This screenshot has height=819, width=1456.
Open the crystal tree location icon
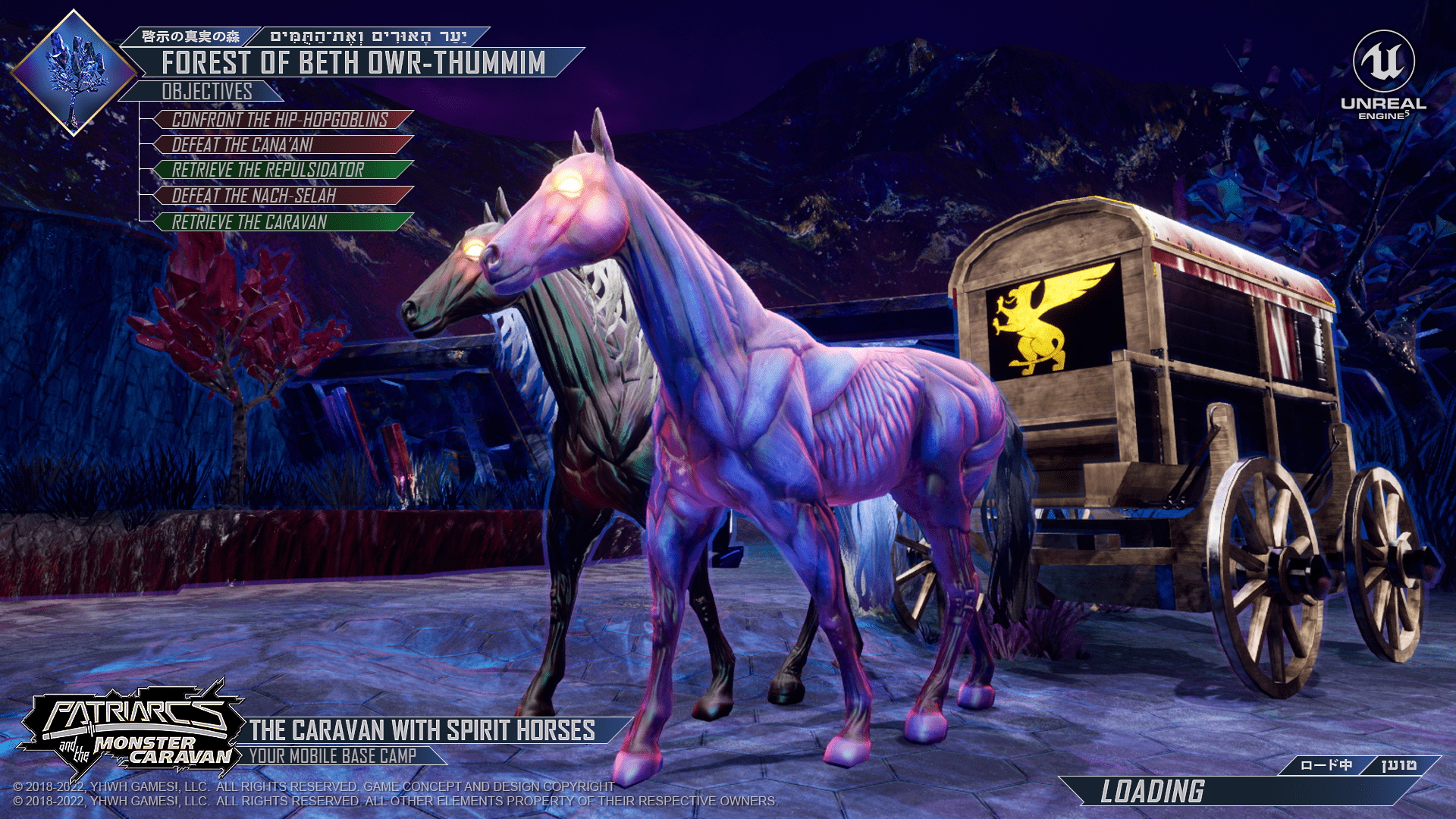point(74,74)
